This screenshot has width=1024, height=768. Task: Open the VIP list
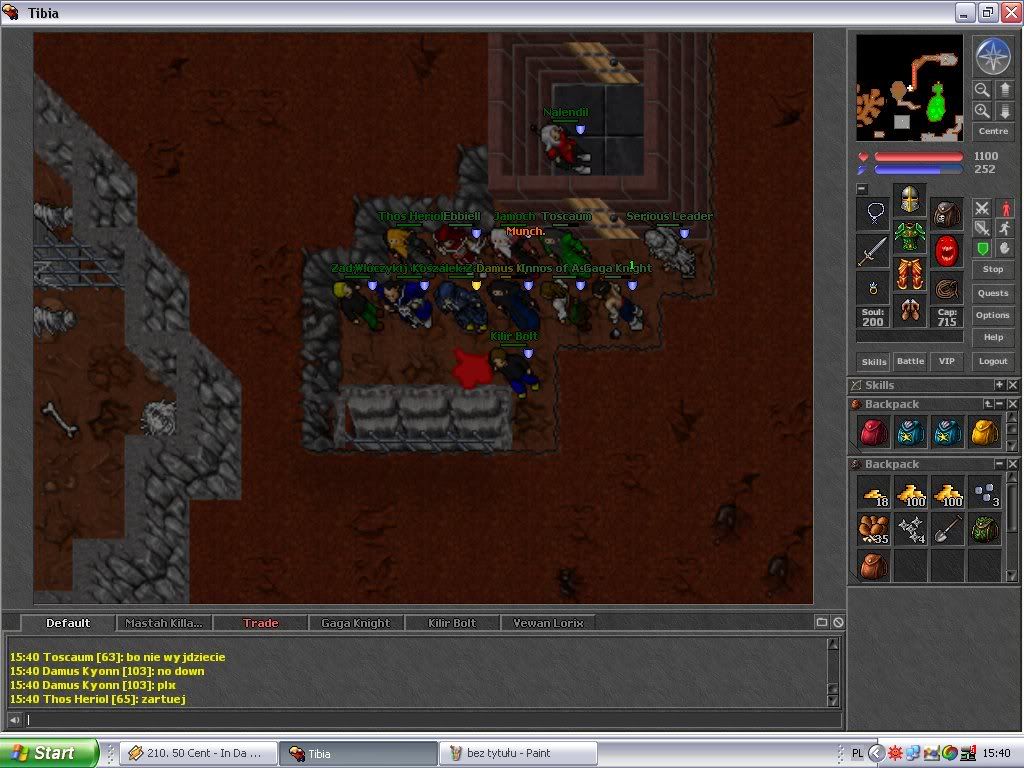coord(945,362)
